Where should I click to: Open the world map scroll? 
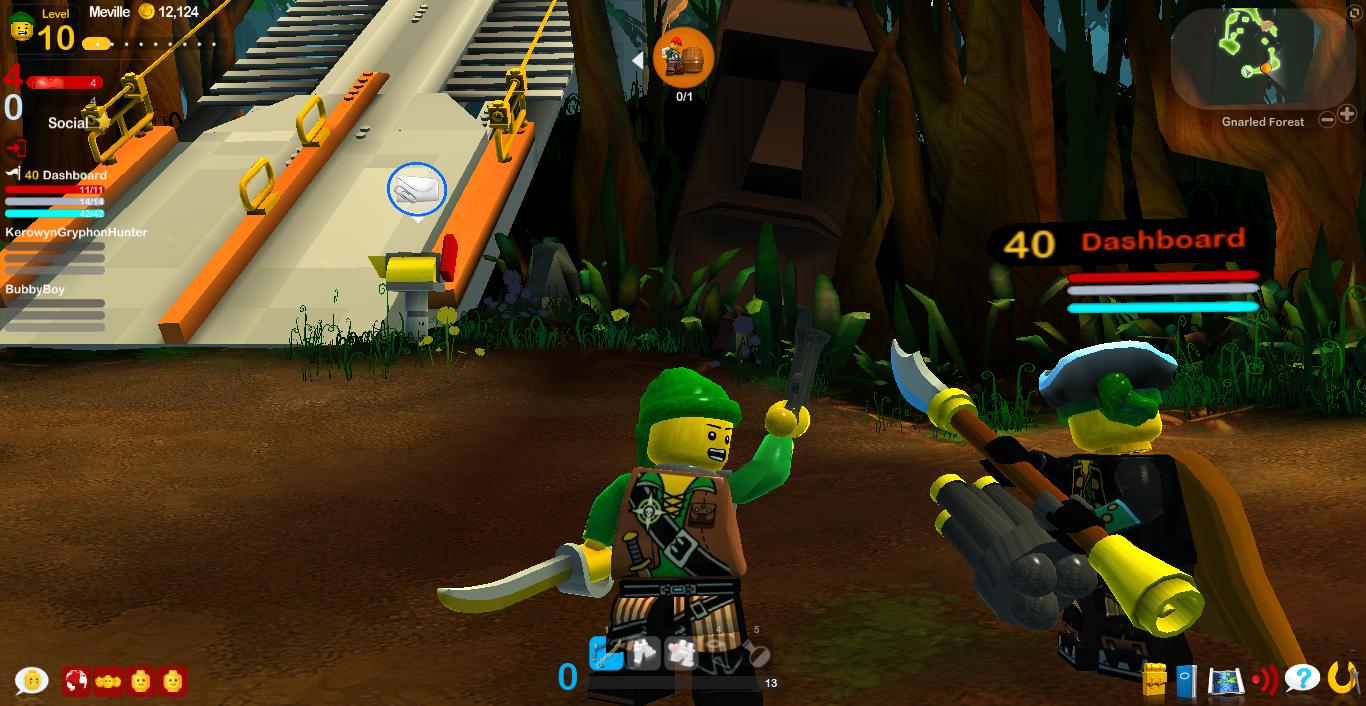[x=1225, y=681]
